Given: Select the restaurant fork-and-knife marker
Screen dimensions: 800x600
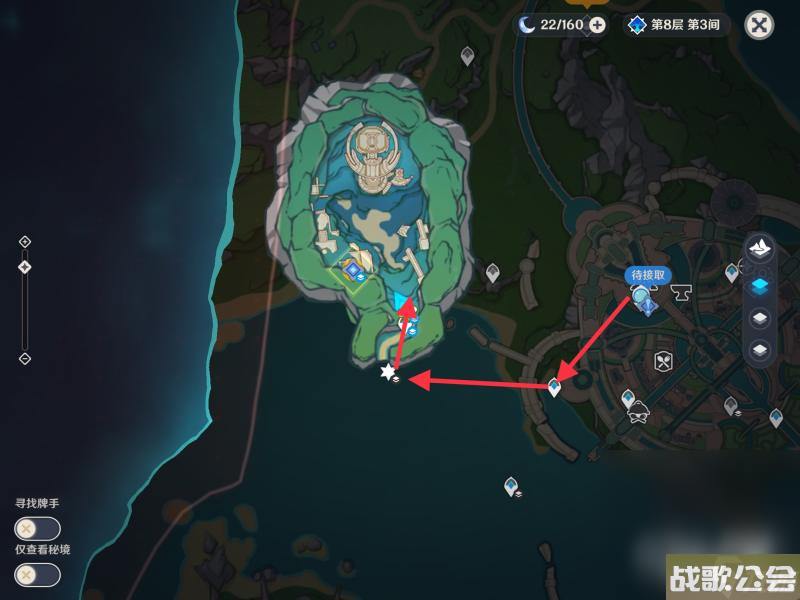Looking at the screenshot, I should click(661, 360).
